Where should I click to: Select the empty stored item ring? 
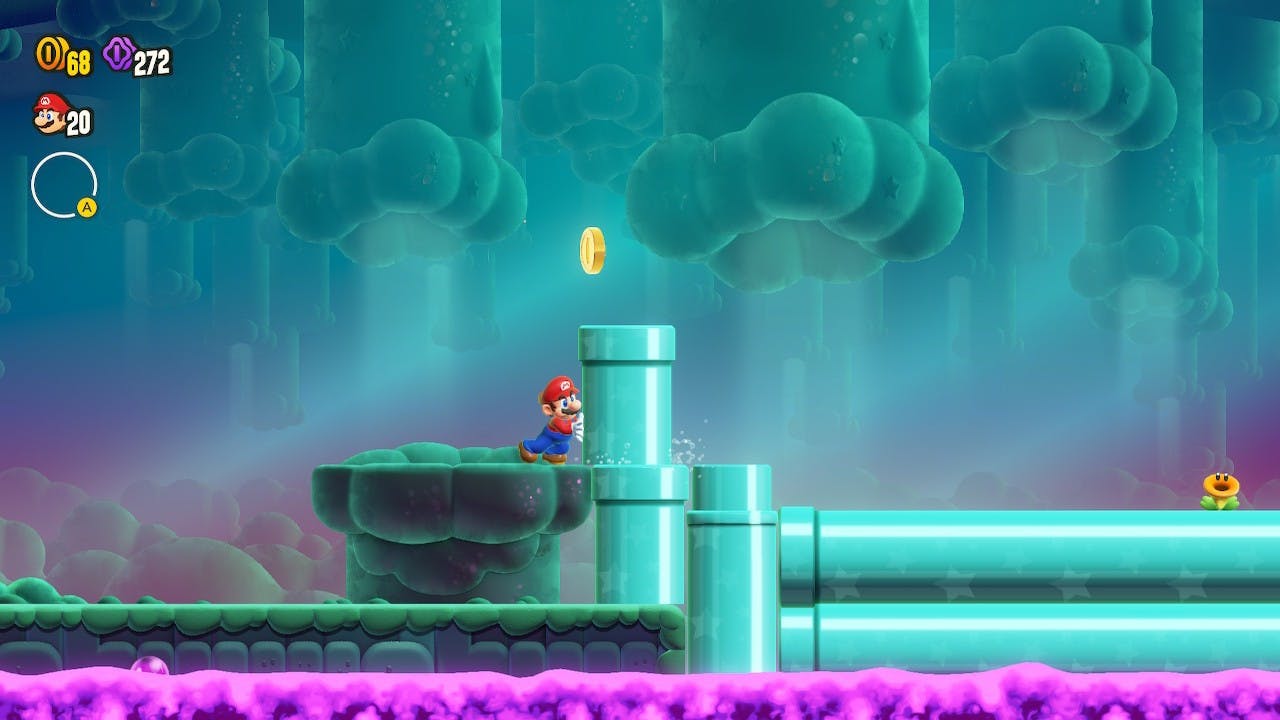coord(64,185)
